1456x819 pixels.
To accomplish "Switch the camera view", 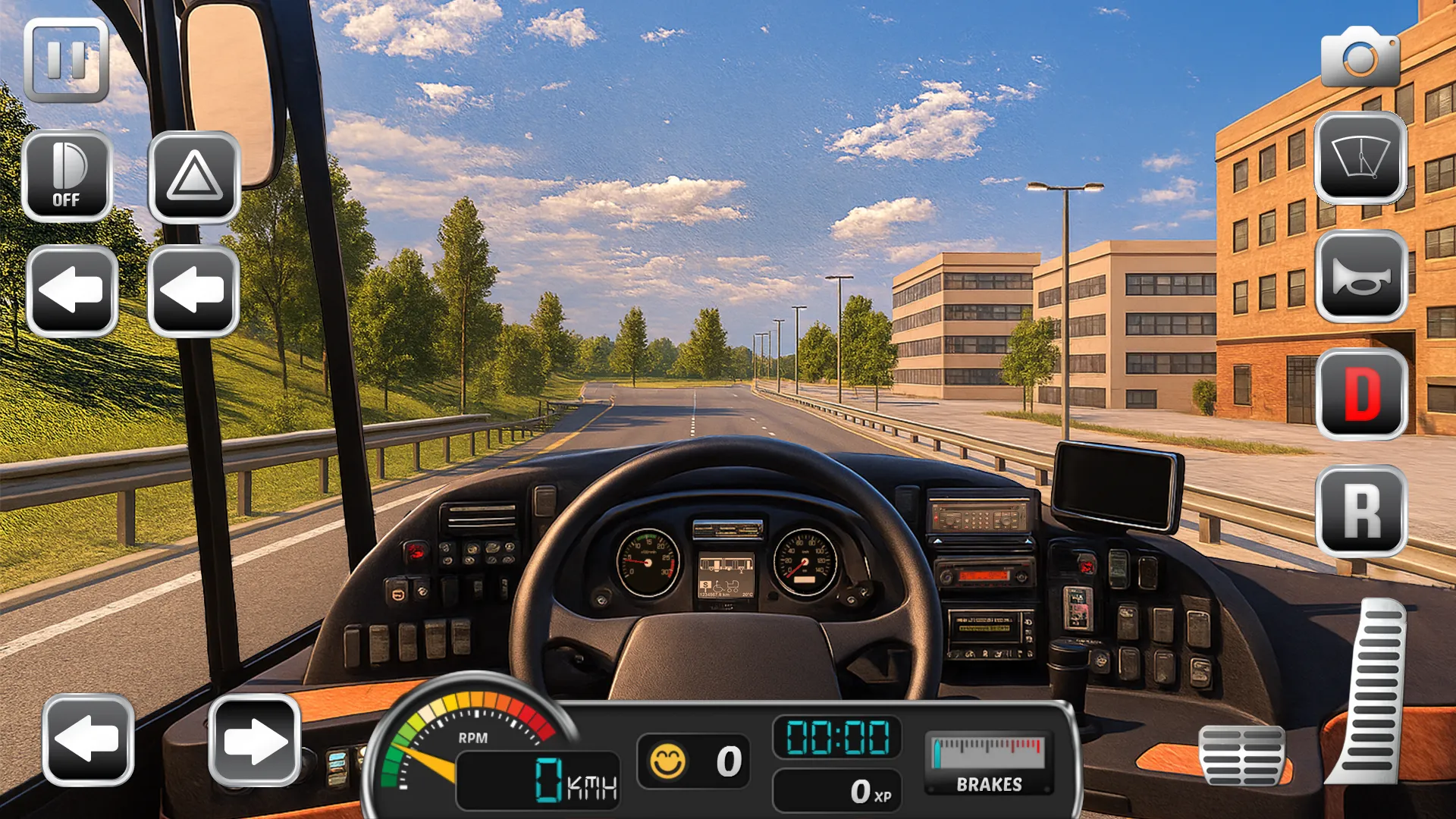I will click(x=1360, y=58).
